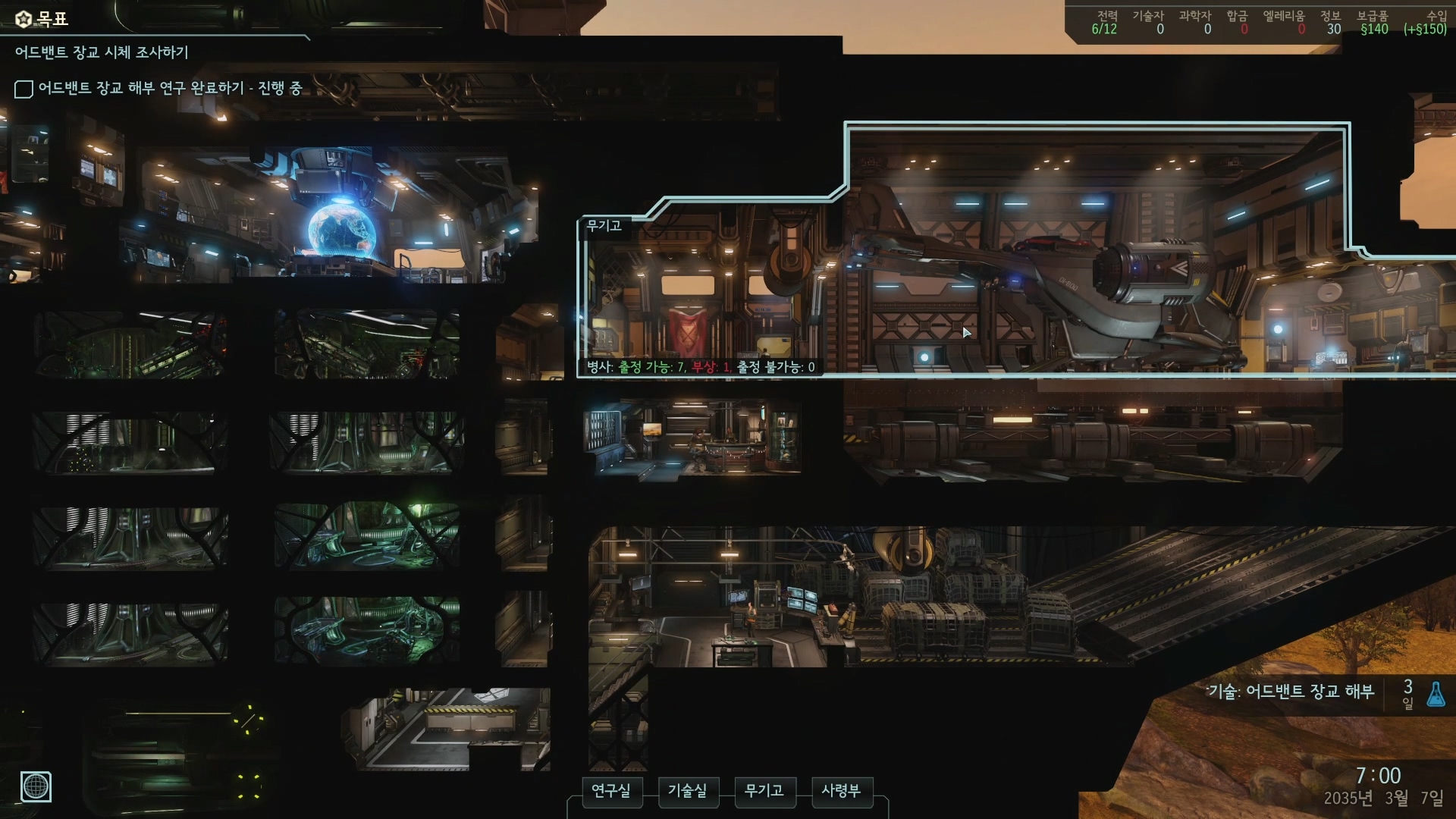The width and height of the screenshot is (1456, 819).
Task: Select the 무기고 (Armory) shortcut button
Action: point(764,791)
